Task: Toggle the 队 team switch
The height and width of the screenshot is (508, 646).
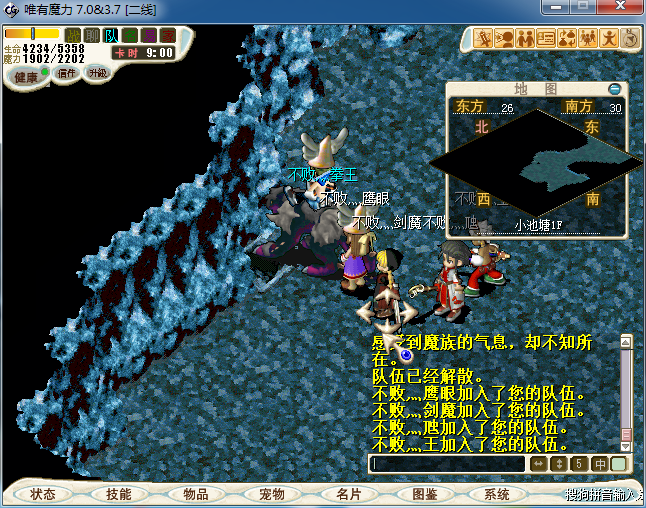Action: pyautogui.click(x=111, y=36)
